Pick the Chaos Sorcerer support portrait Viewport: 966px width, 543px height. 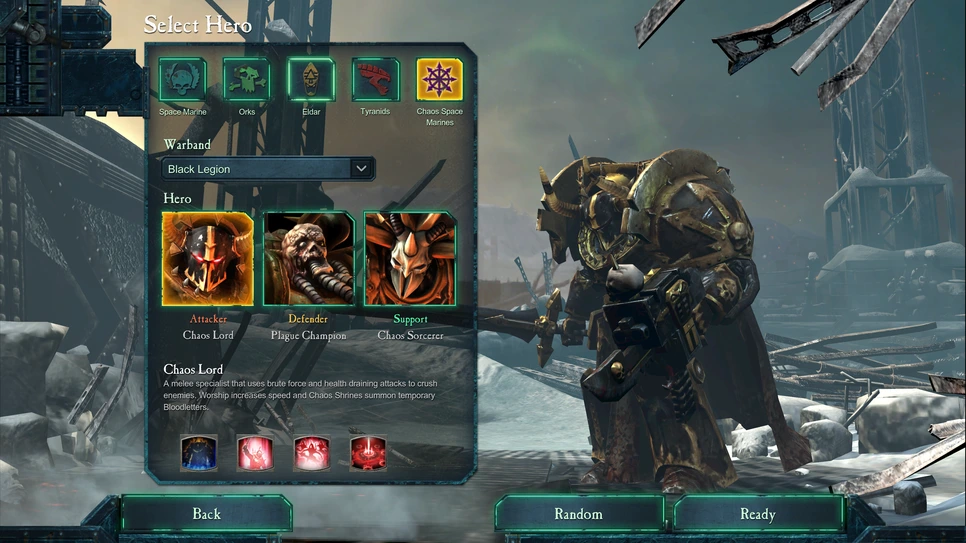point(410,259)
